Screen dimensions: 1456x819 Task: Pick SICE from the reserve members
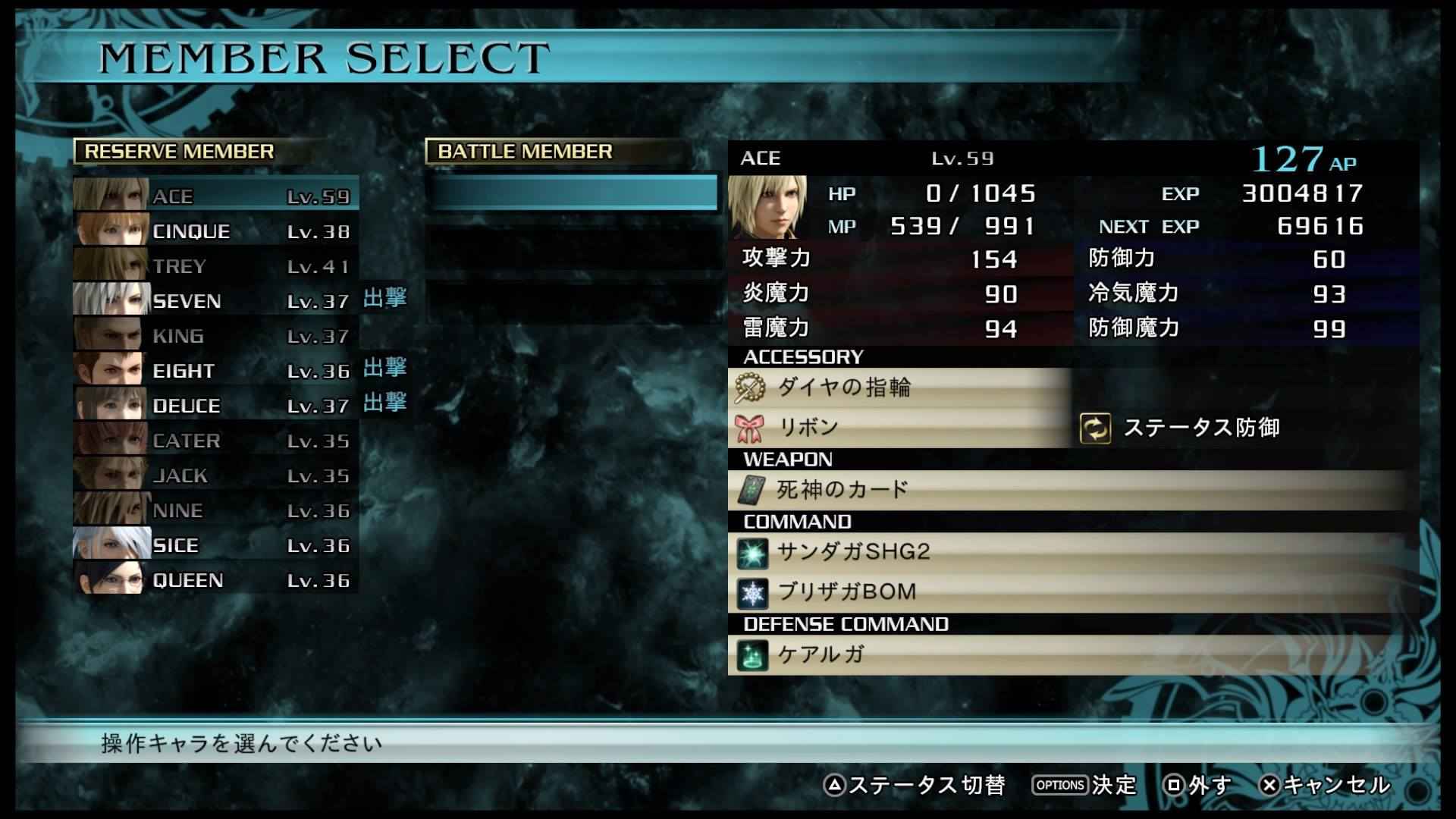tap(216, 545)
